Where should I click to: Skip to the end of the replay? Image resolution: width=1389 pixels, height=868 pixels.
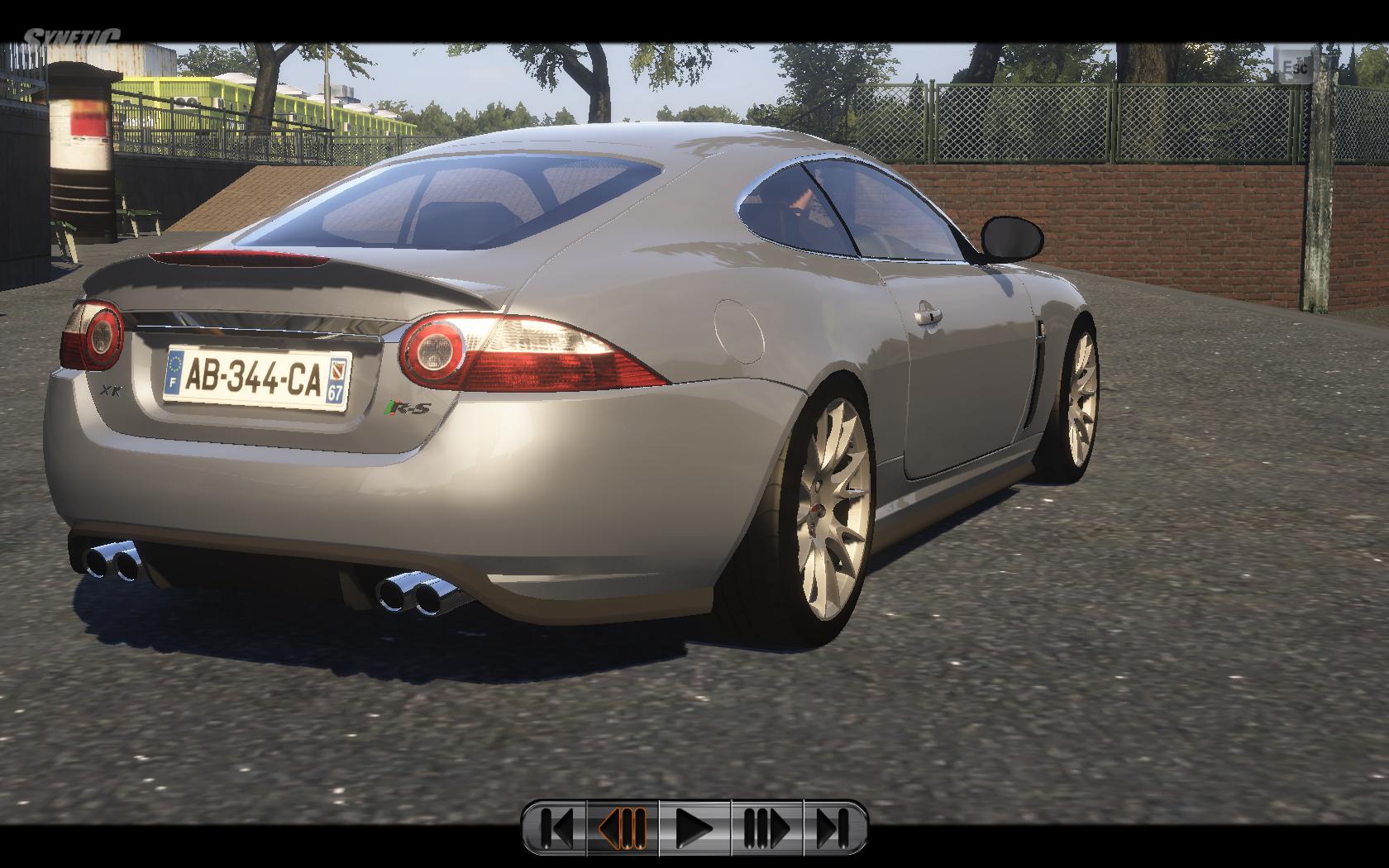click(x=833, y=827)
